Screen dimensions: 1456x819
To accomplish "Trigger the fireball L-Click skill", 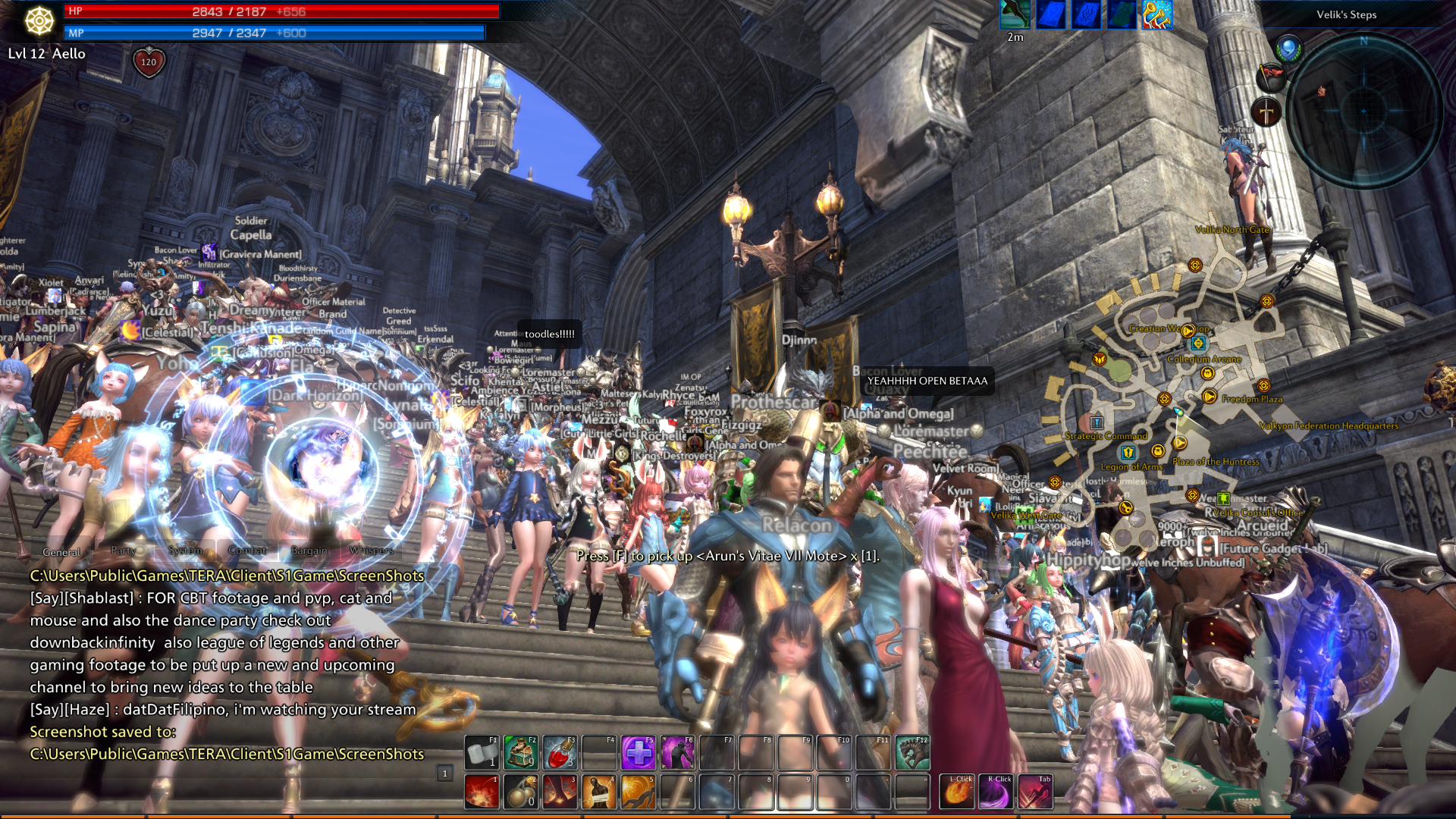I will [x=958, y=792].
